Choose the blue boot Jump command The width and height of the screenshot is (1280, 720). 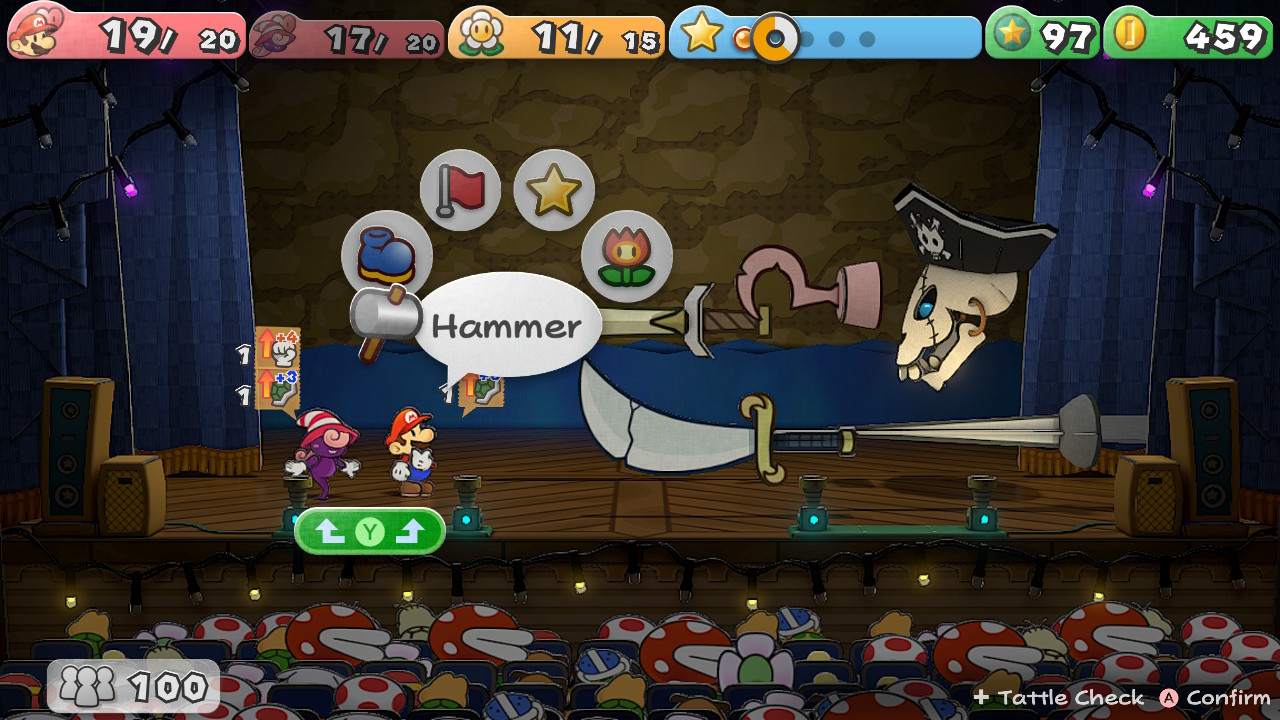(x=386, y=255)
